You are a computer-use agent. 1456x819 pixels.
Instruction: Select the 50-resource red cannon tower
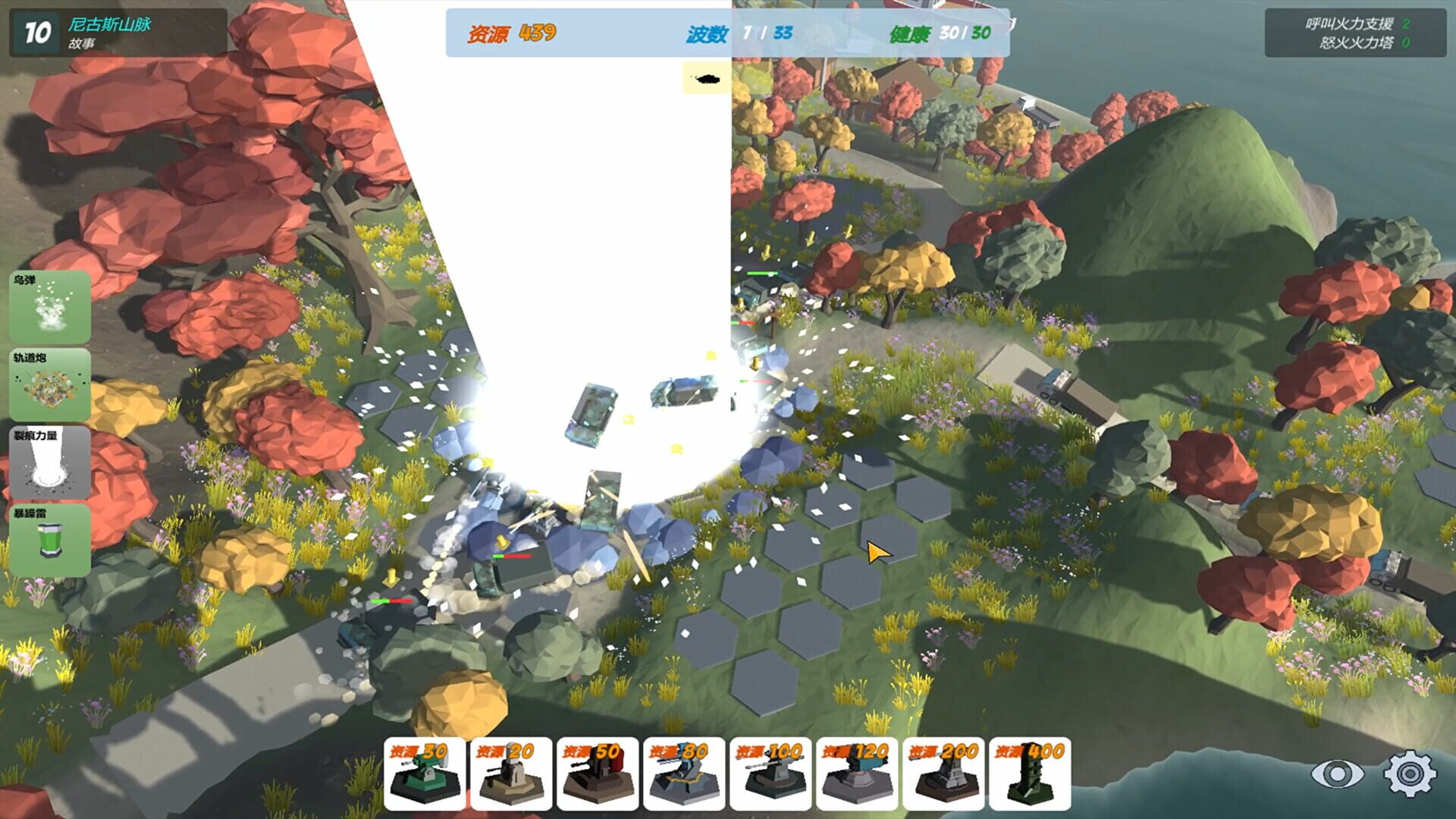pyautogui.click(x=596, y=773)
